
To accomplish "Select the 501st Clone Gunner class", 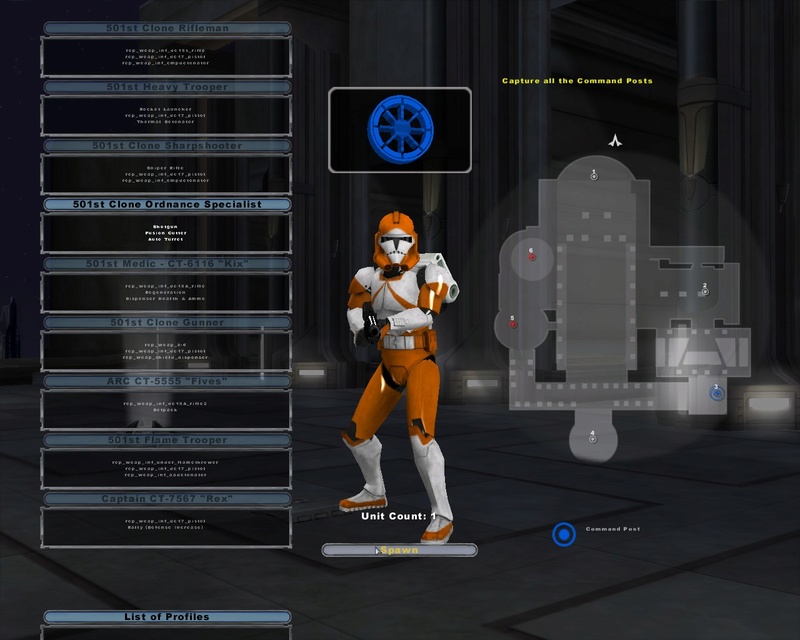I will [167, 323].
